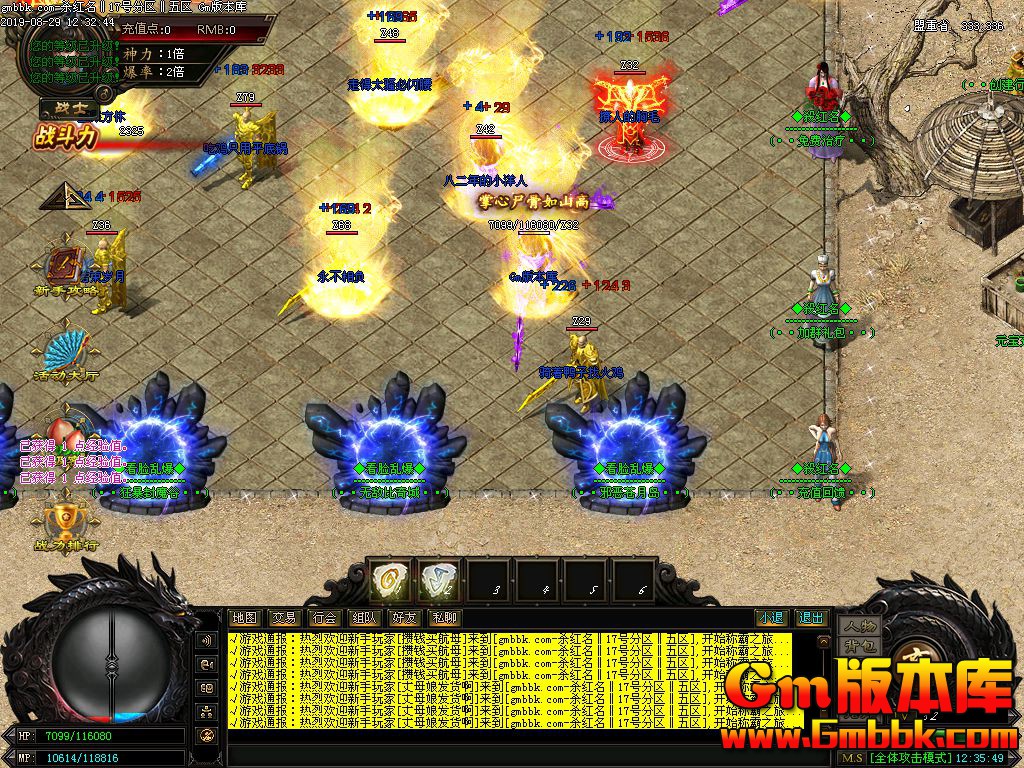The image size is (1024, 768).
Task: Click the 小退 logout button
Action: click(x=771, y=618)
